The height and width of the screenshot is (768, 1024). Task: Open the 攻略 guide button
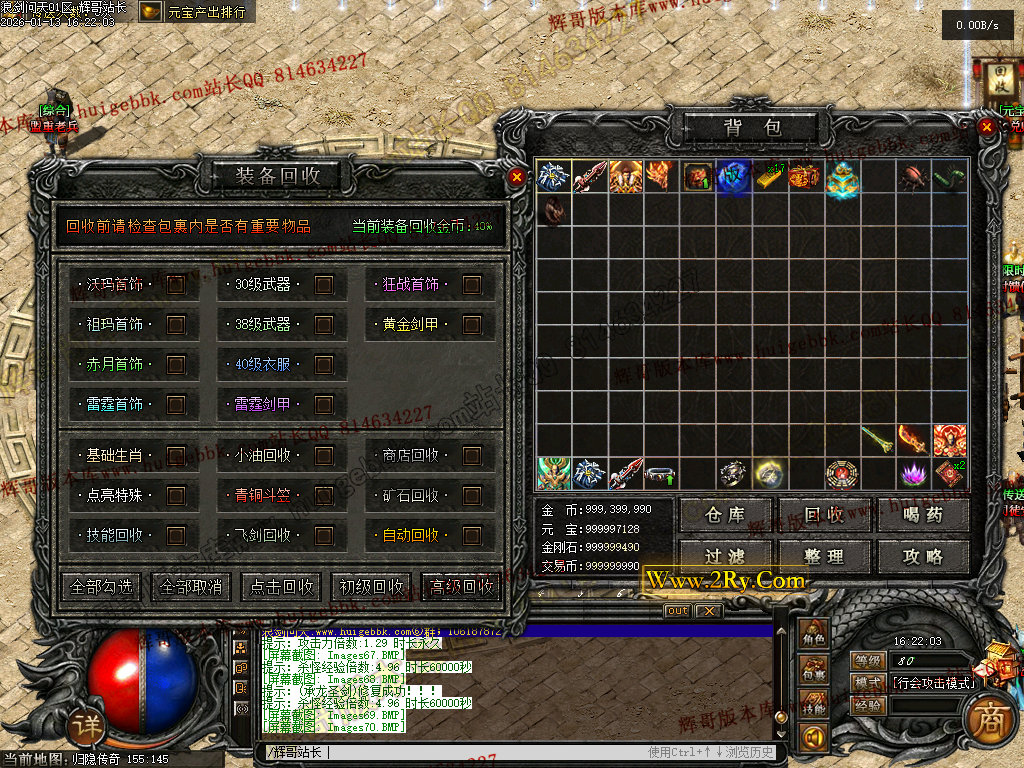pos(922,556)
